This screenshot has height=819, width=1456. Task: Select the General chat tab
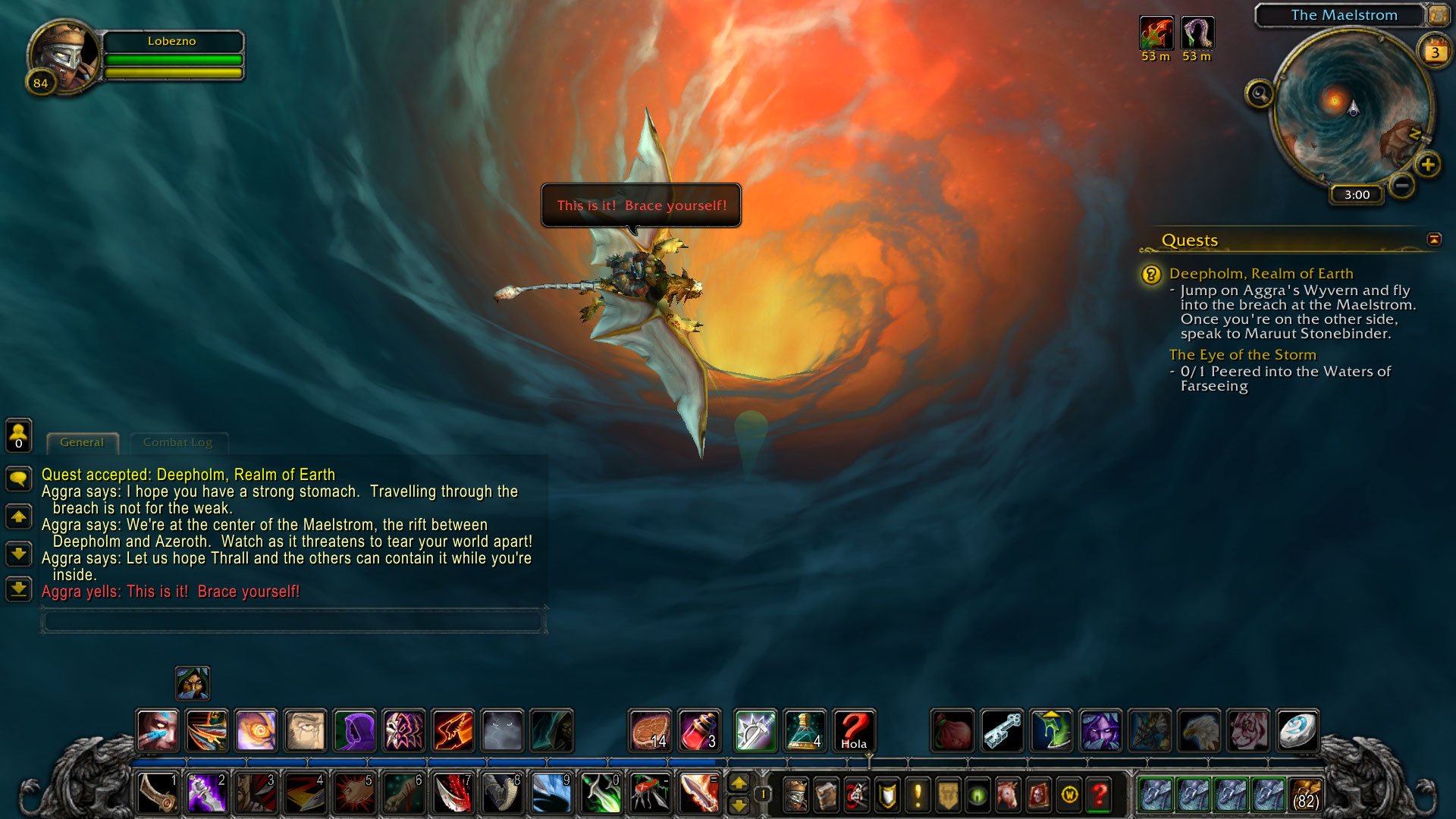tap(82, 442)
